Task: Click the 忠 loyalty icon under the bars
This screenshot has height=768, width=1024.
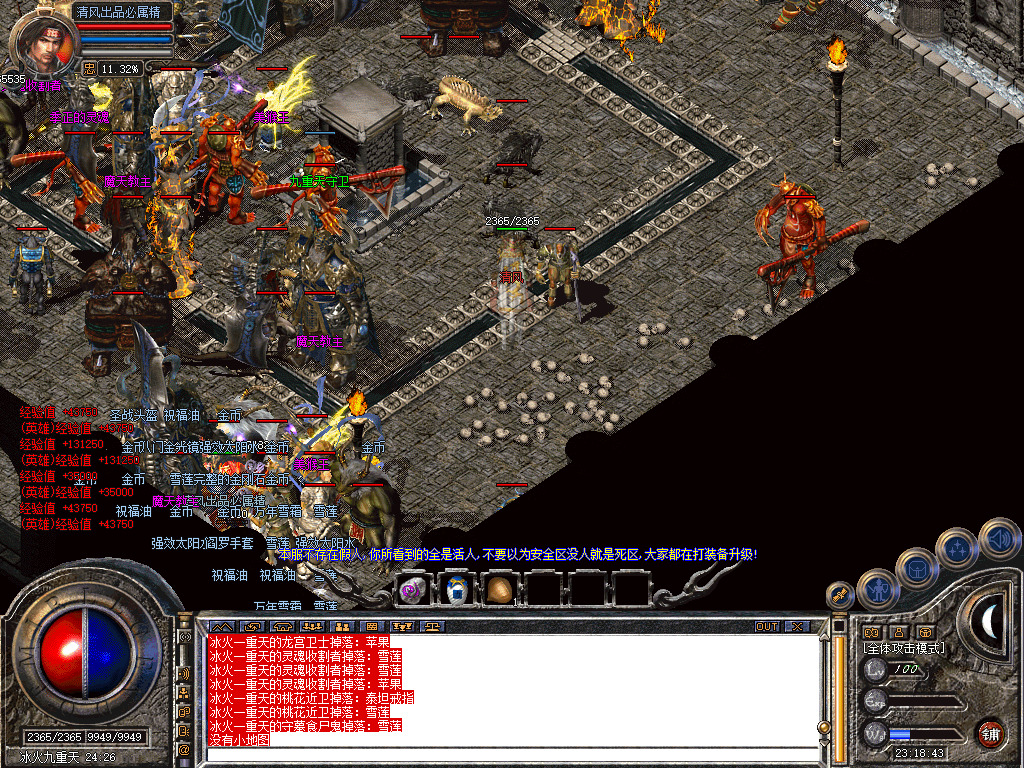Action: click(x=89, y=69)
